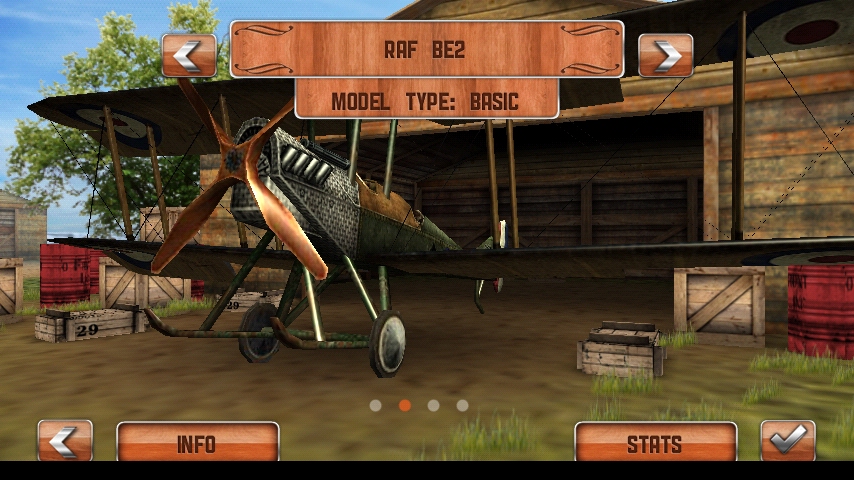This screenshot has height=480, width=854.
Task: Open the STATS panel
Action: tap(655, 442)
